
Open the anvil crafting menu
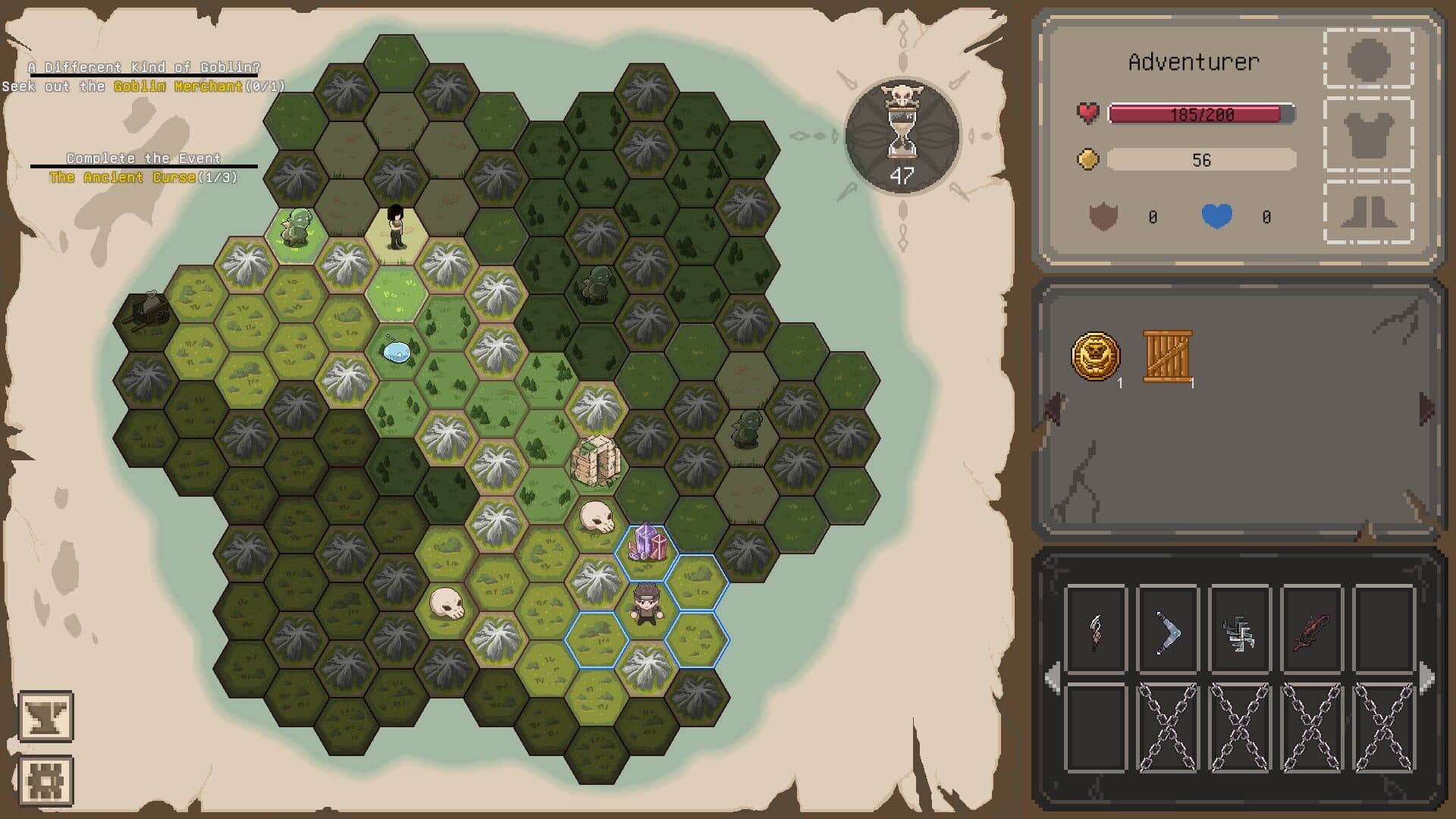point(47,716)
